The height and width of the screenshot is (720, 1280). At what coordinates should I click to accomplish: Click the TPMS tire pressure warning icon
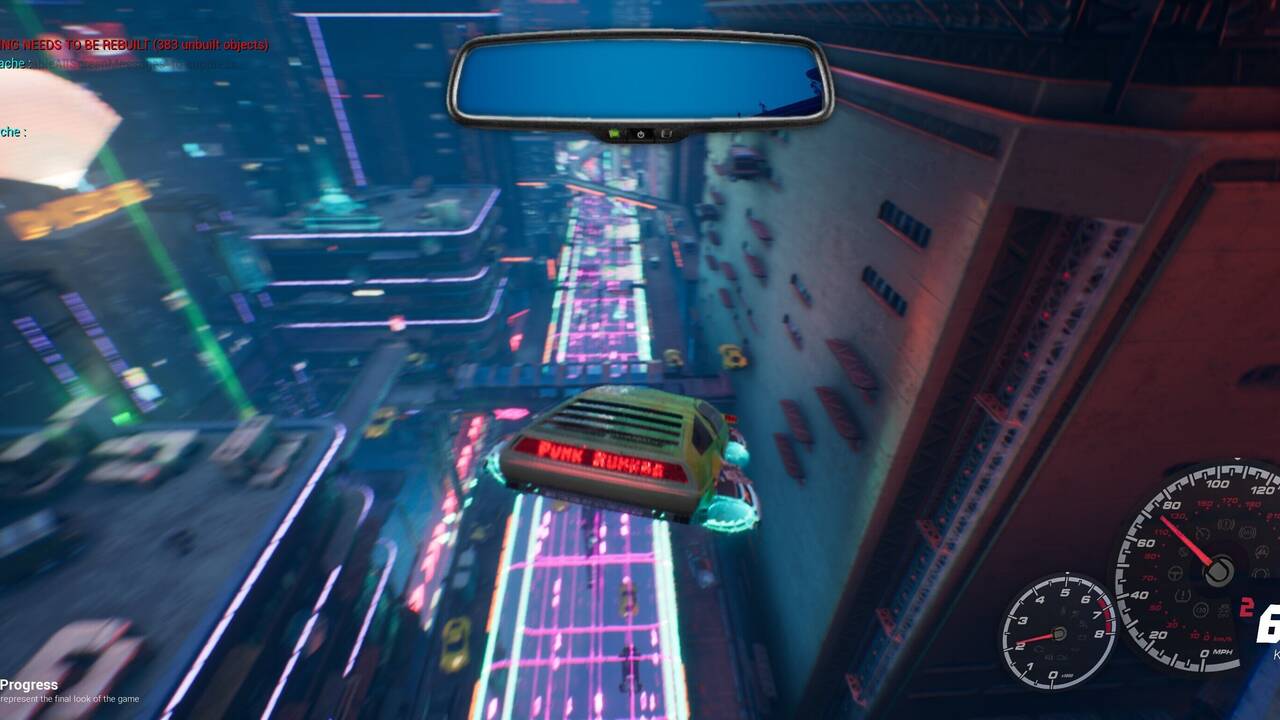pos(1183,592)
